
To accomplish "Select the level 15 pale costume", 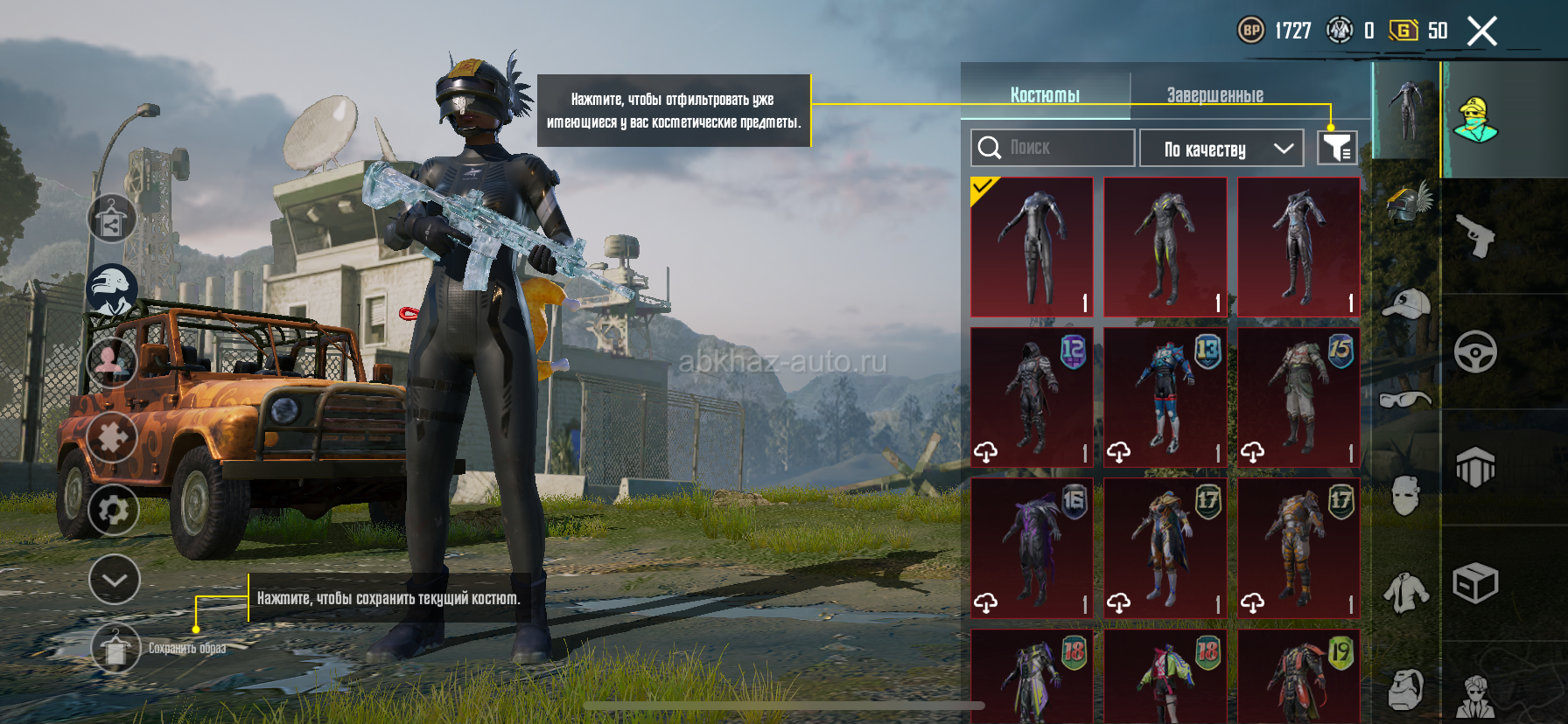I will 1298,397.
